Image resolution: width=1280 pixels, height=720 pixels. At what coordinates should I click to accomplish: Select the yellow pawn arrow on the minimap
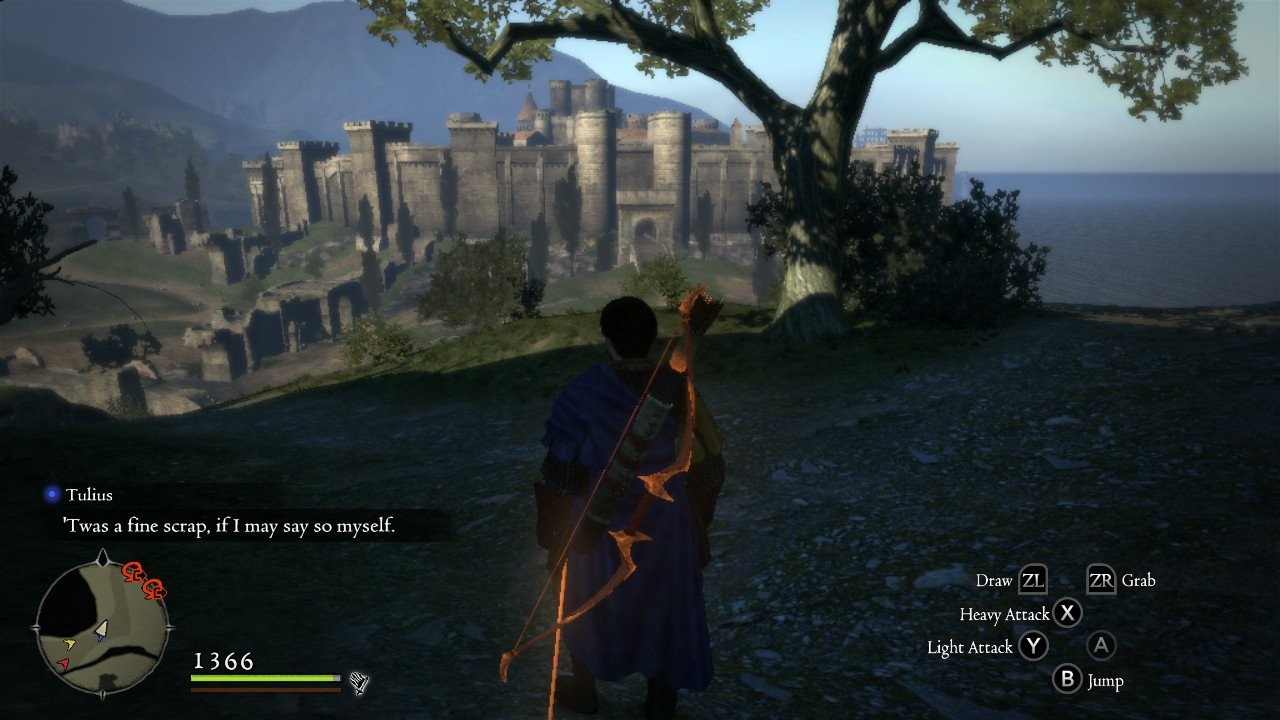click(69, 643)
